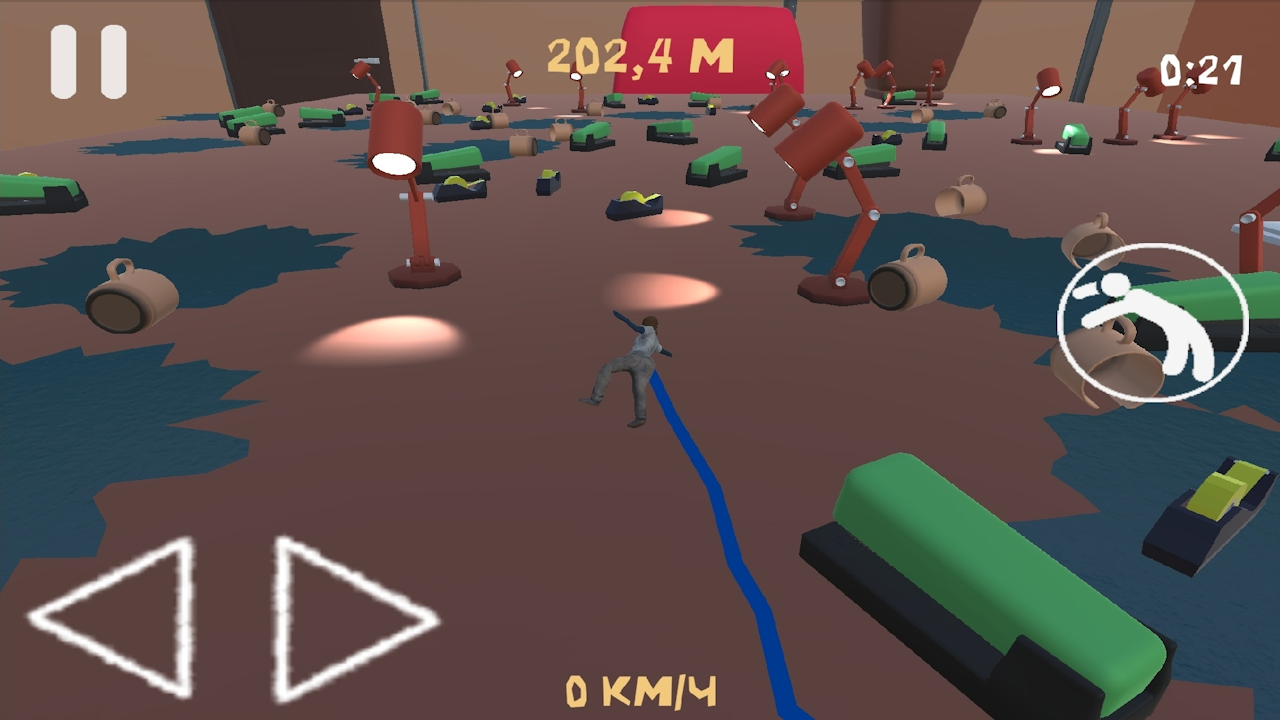Screen dimensions: 1280x720
Task: Click the large green stapler in the foreground
Action: click(960, 560)
